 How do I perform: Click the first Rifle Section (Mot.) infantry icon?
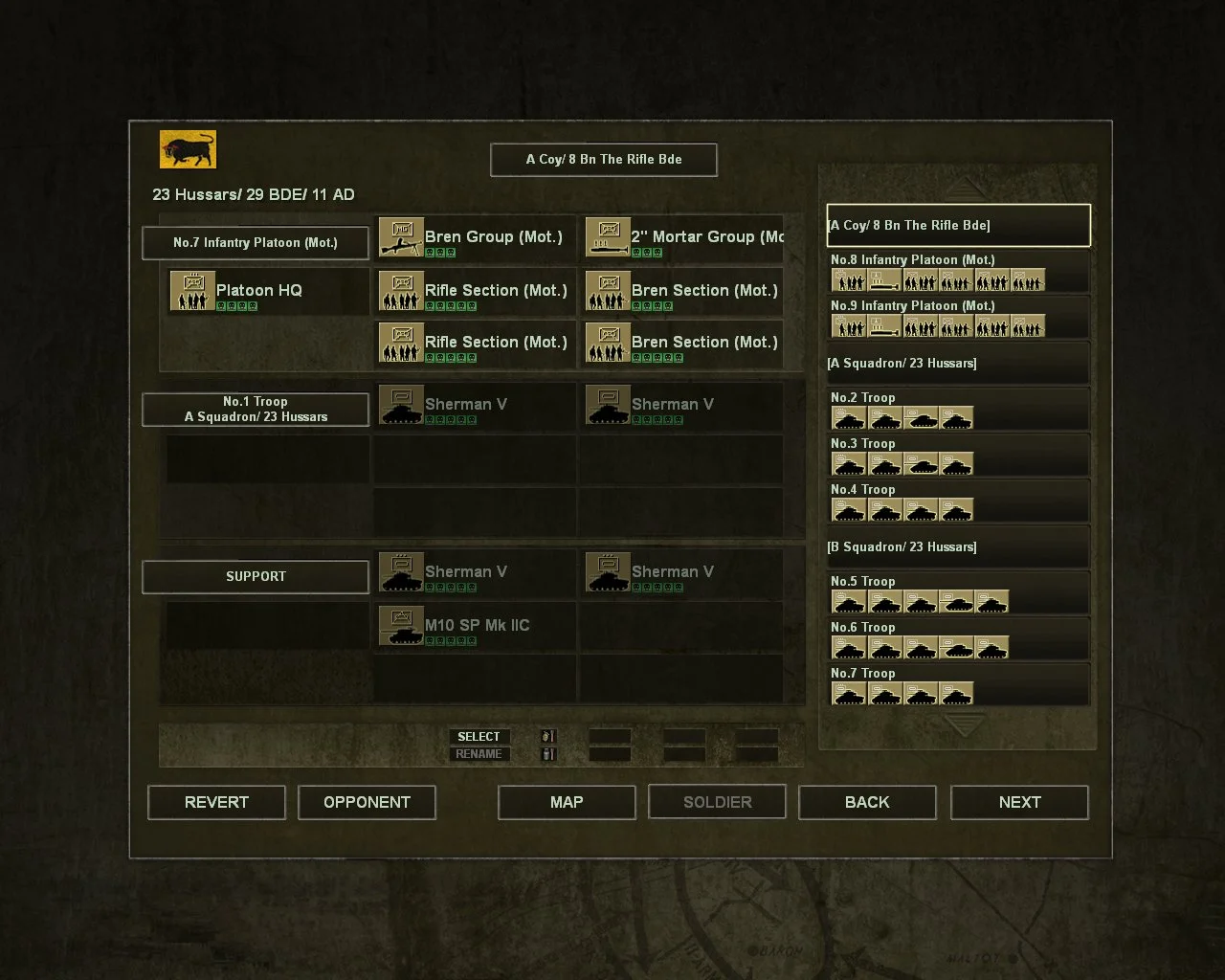[x=401, y=291]
